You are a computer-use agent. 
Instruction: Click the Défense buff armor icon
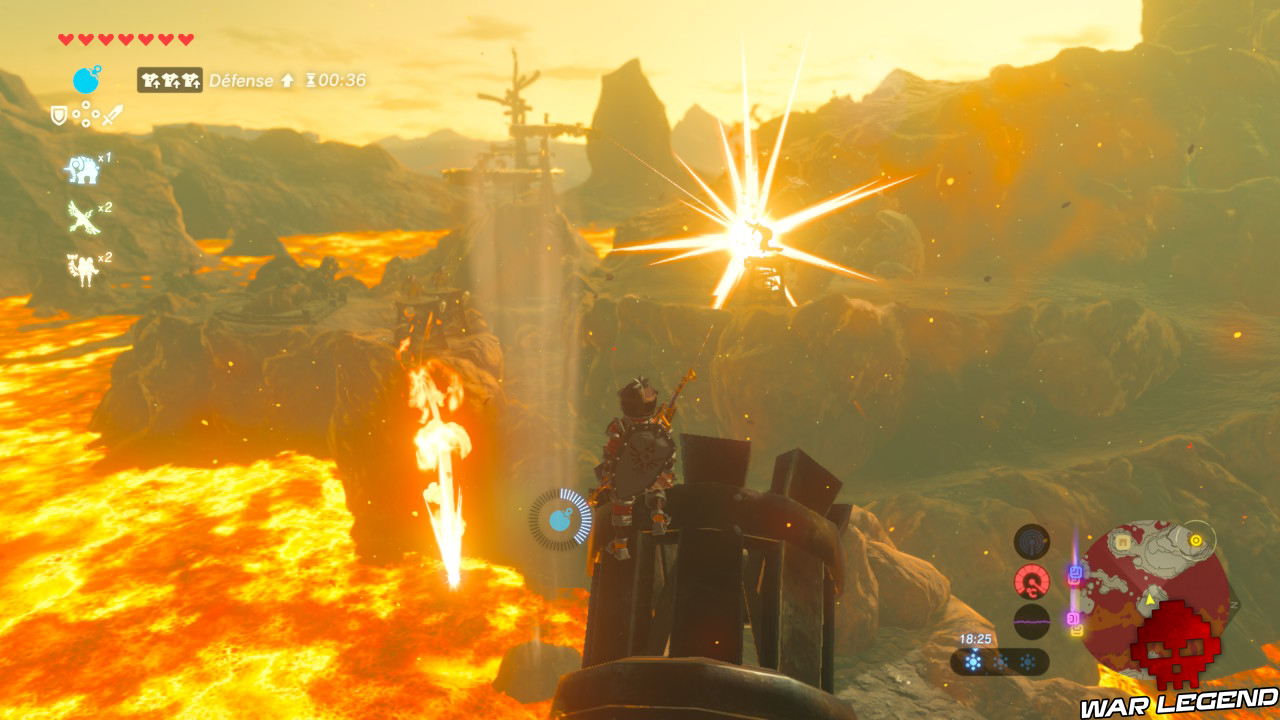pos(170,80)
